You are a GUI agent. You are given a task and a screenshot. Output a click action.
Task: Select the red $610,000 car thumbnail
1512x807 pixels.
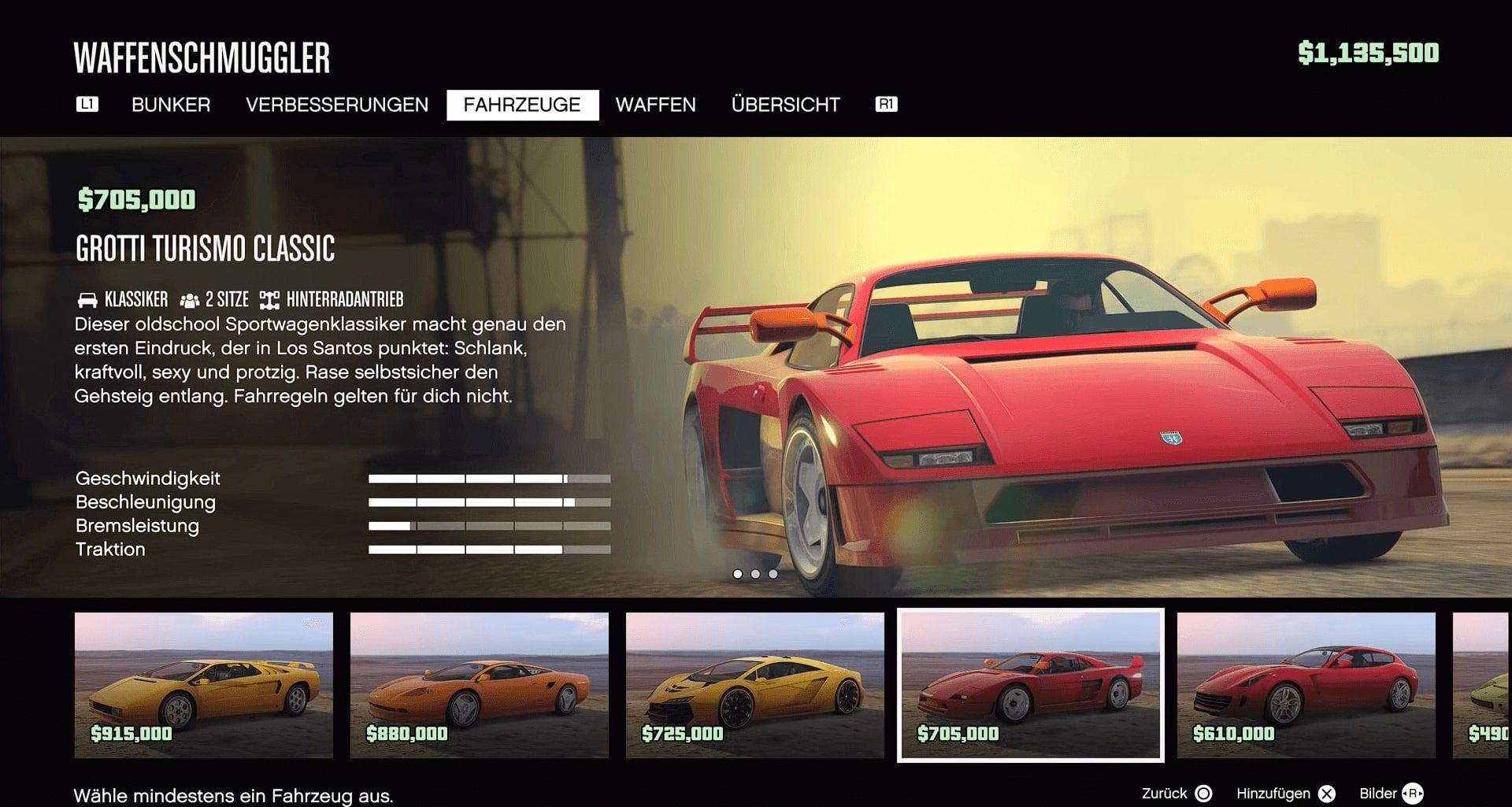[1306, 685]
